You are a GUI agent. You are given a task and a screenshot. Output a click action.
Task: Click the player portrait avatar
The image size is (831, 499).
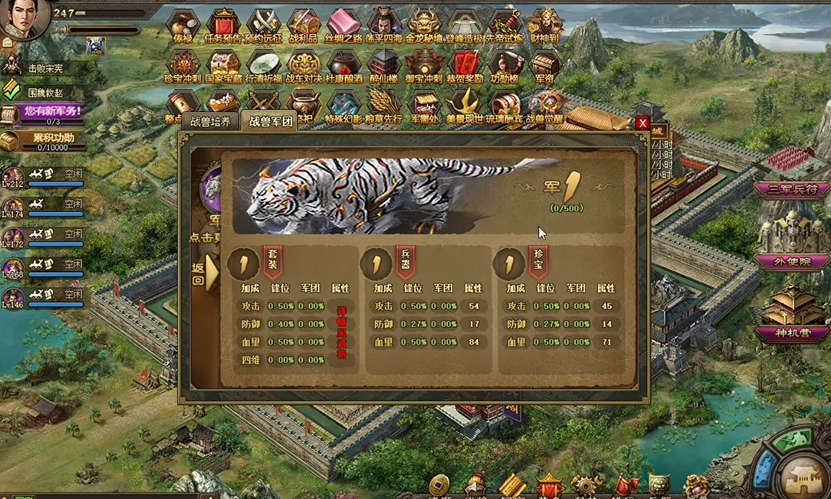(x=22, y=18)
